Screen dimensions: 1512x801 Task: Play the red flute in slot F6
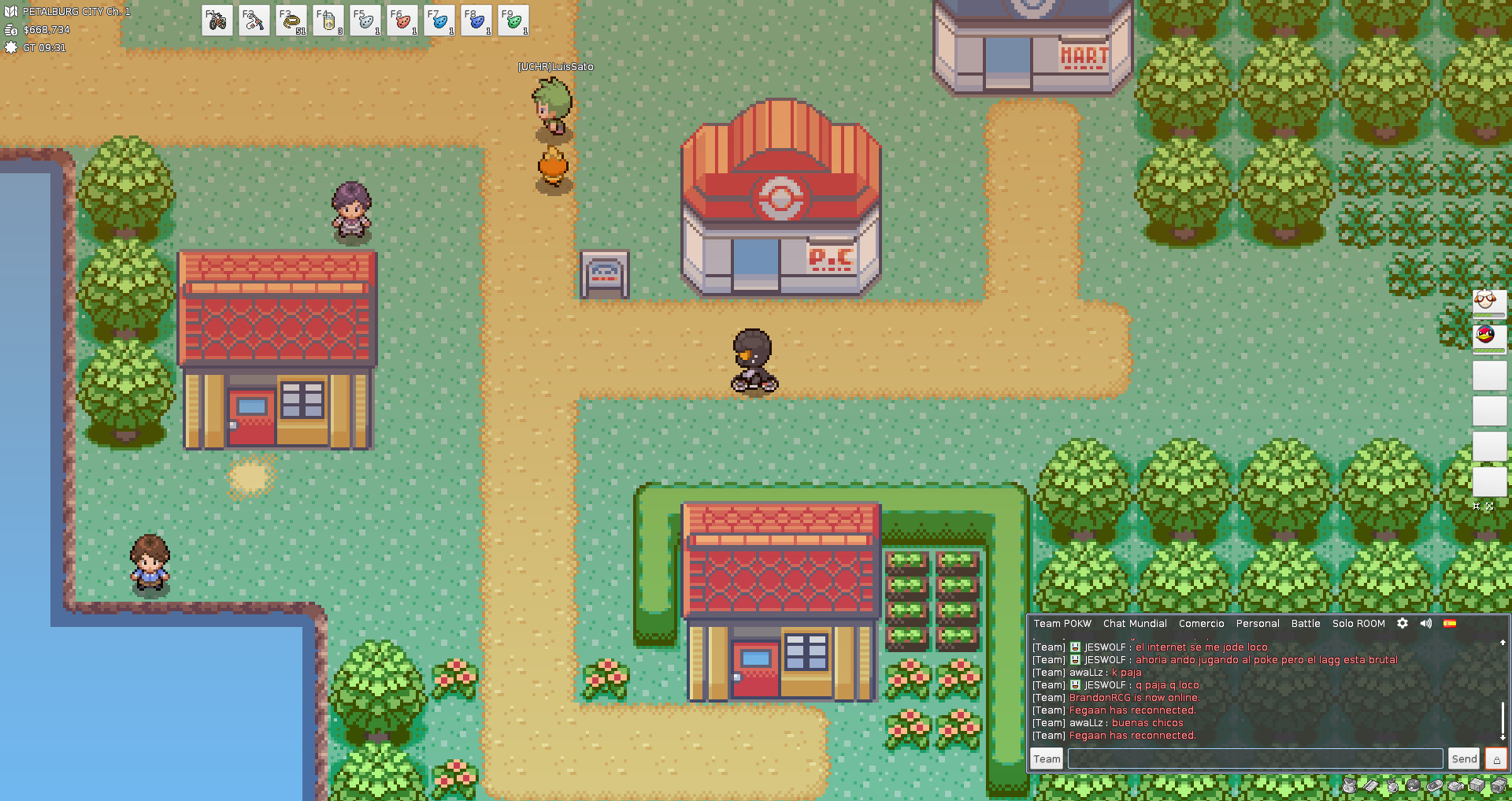(x=402, y=21)
